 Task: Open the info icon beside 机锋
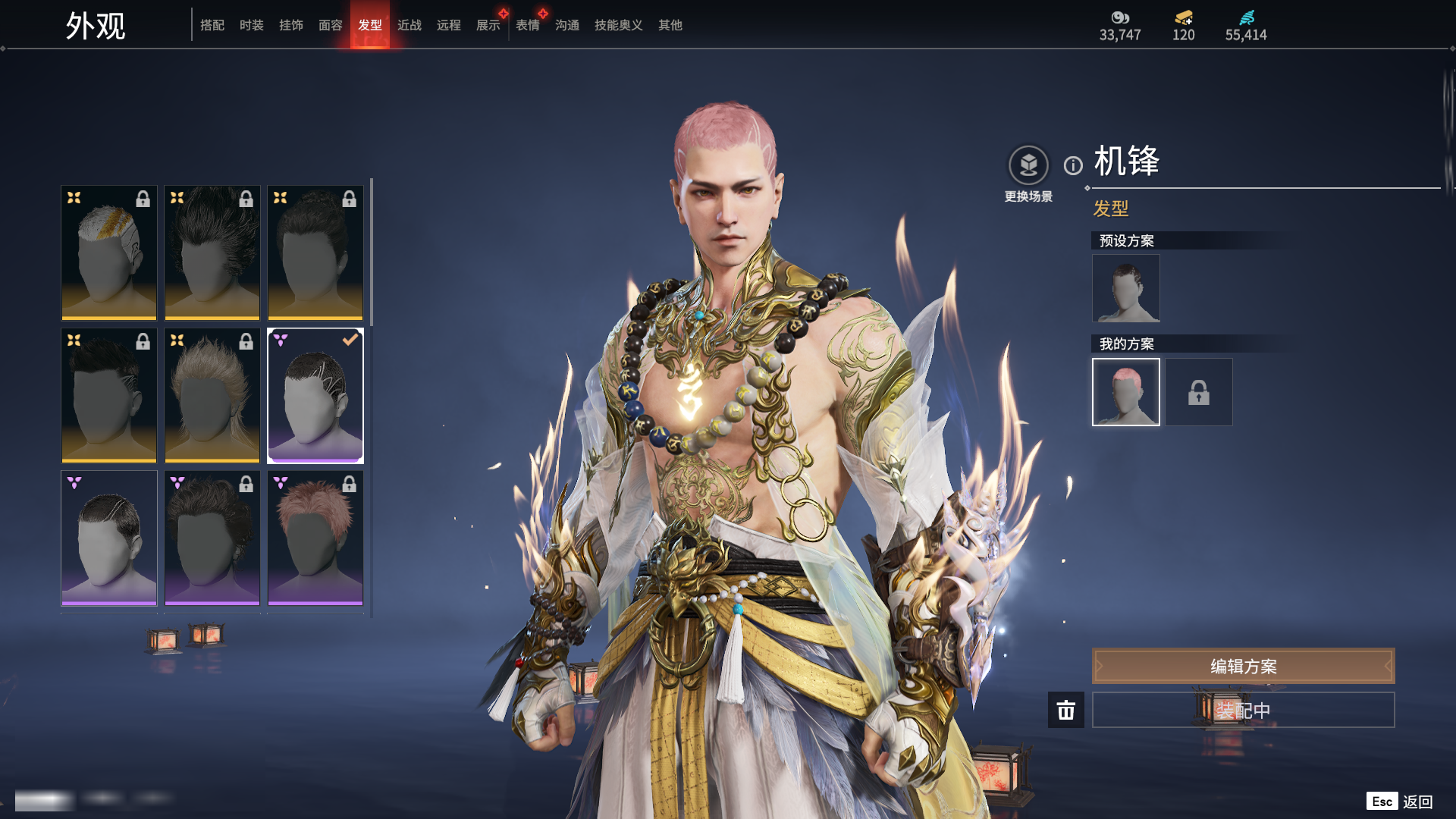(1073, 165)
